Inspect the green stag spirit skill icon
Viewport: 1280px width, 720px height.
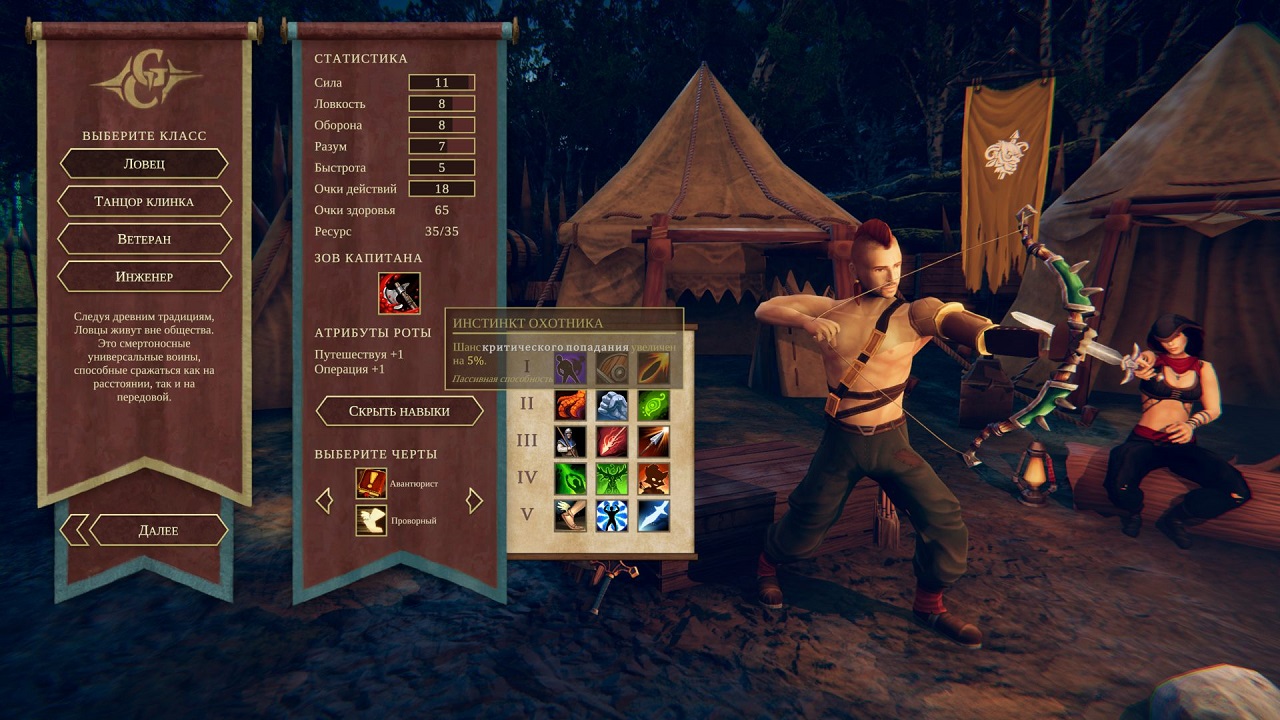612,478
